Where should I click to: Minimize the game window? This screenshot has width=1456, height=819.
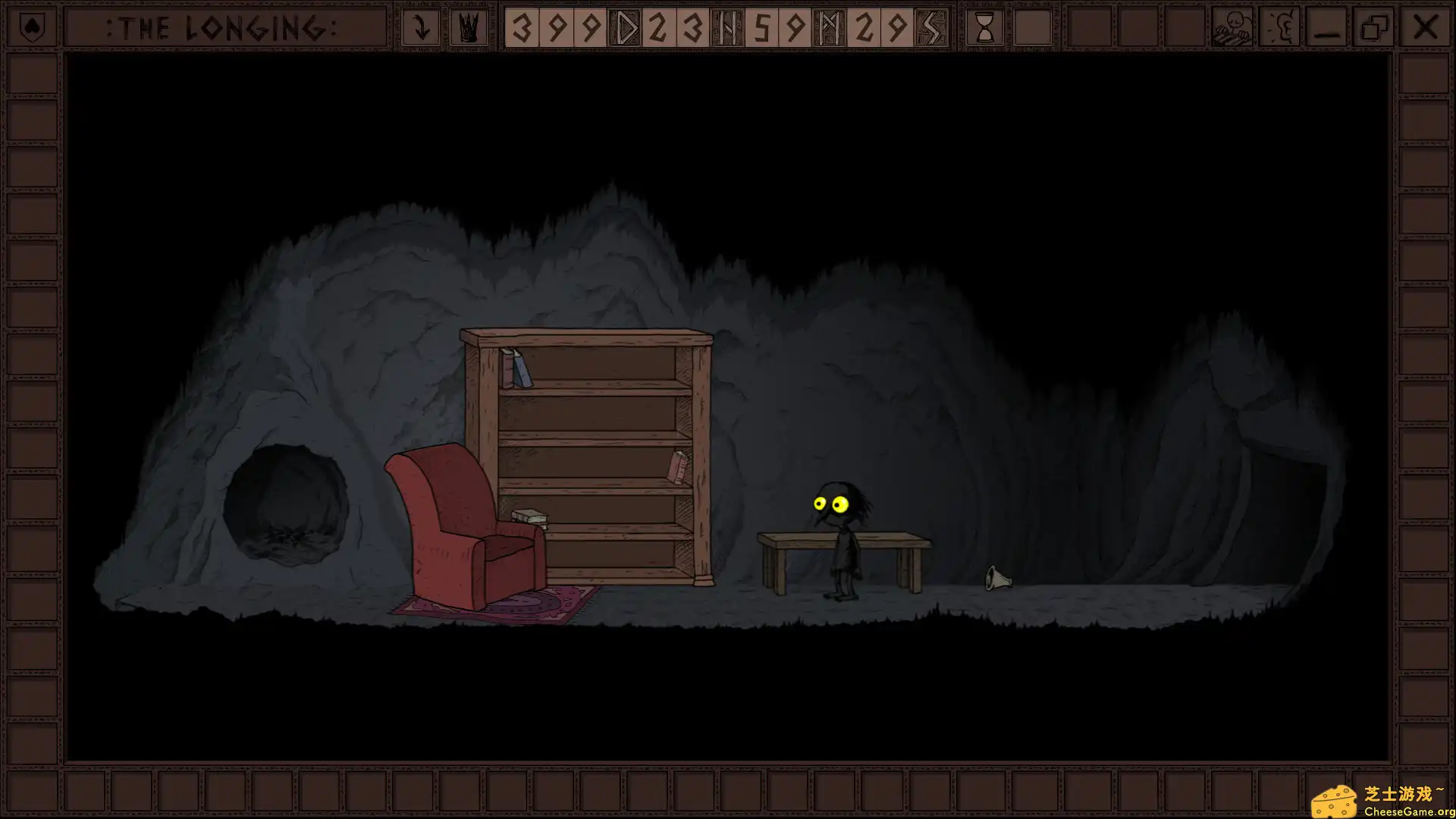pos(1327,28)
